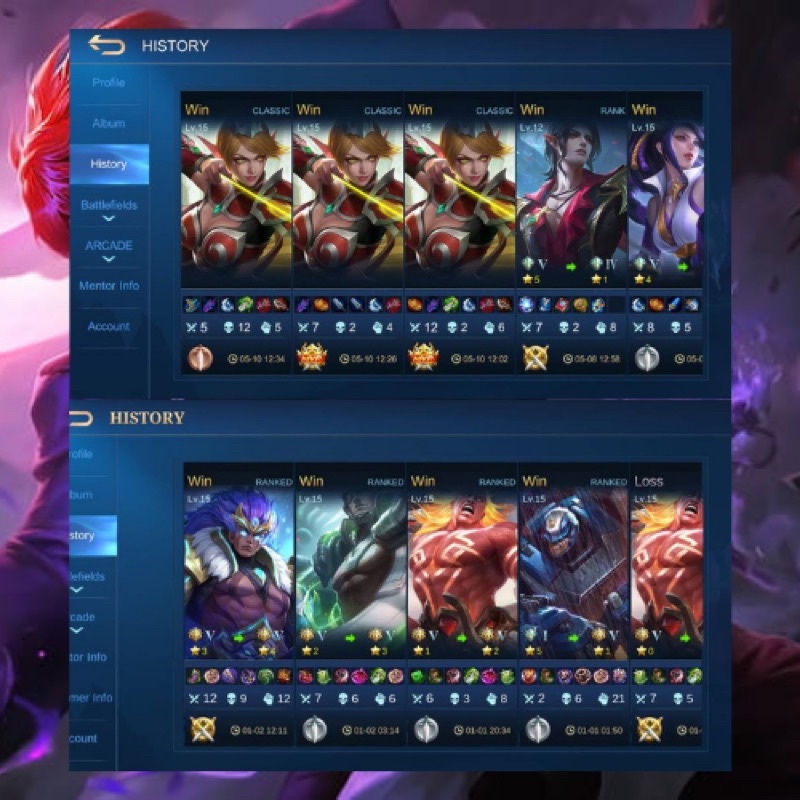Open the Classic win from 05-10 12:34

[x=236, y=230]
